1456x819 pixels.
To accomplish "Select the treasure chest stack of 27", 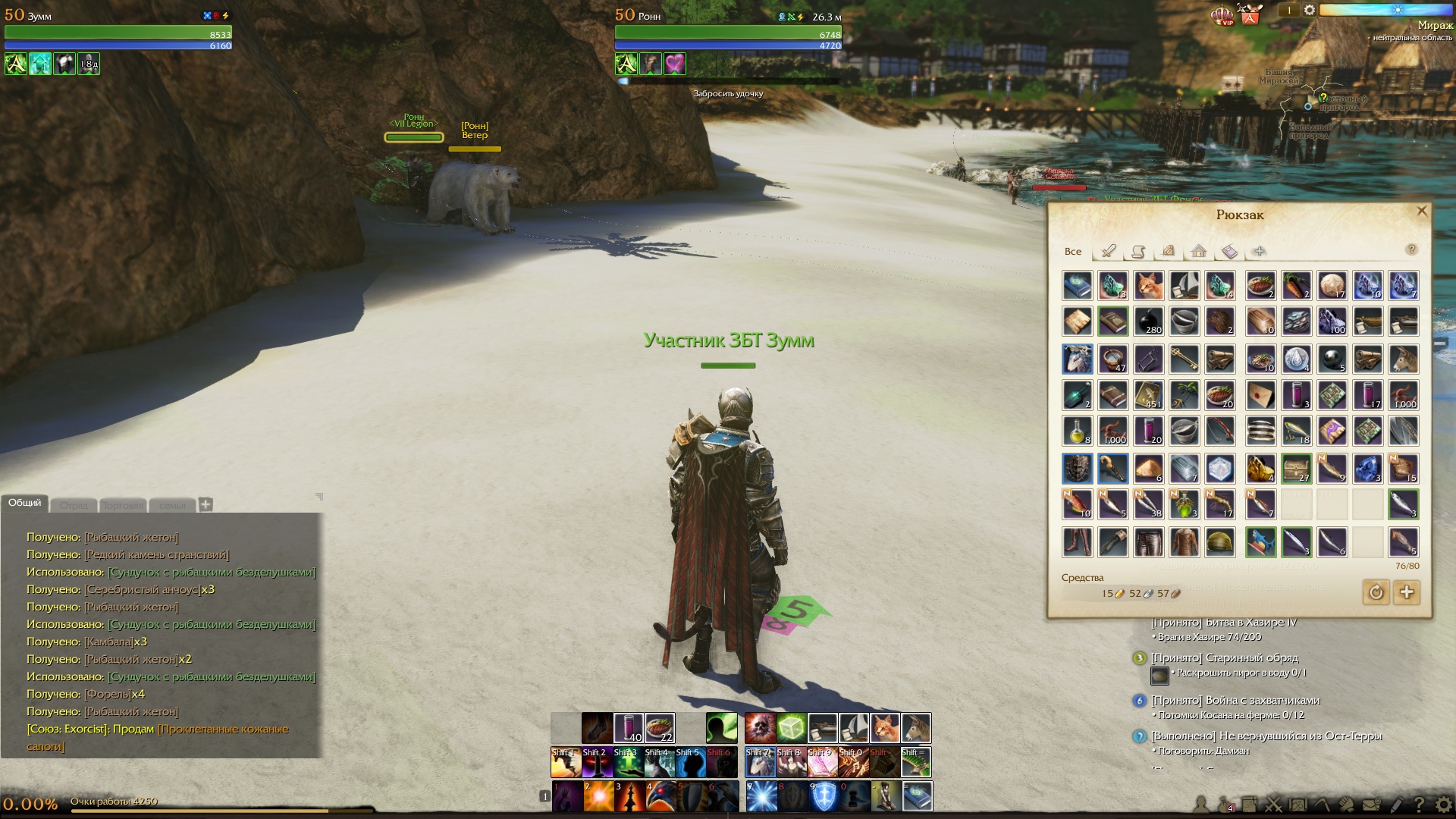I will click(x=1296, y=469).
